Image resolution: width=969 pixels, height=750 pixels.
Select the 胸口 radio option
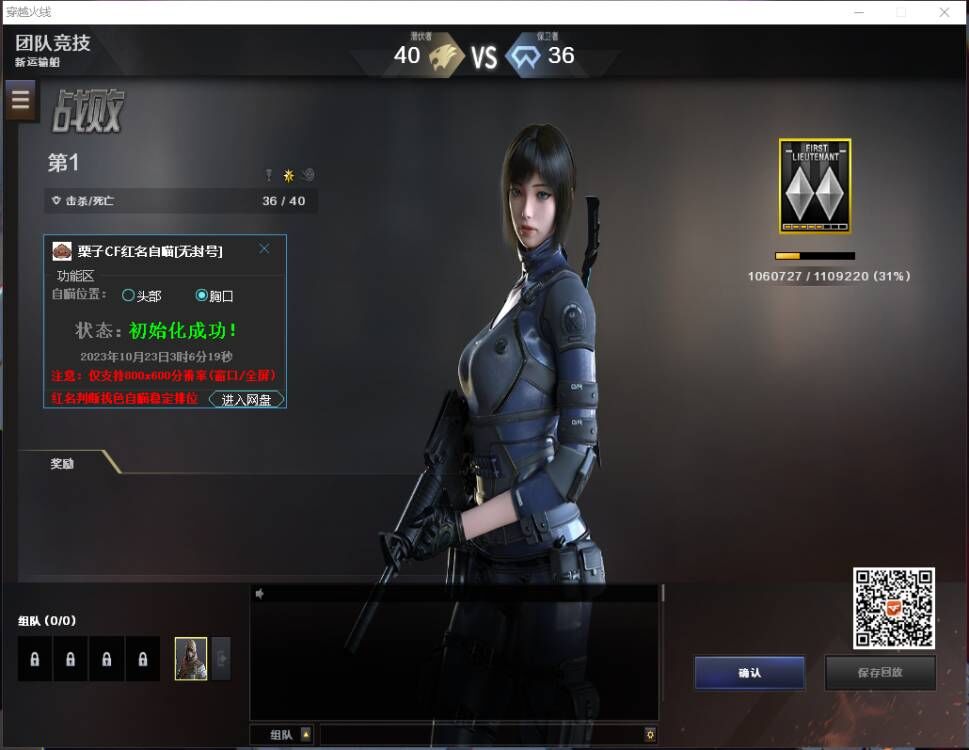(202, 296)
